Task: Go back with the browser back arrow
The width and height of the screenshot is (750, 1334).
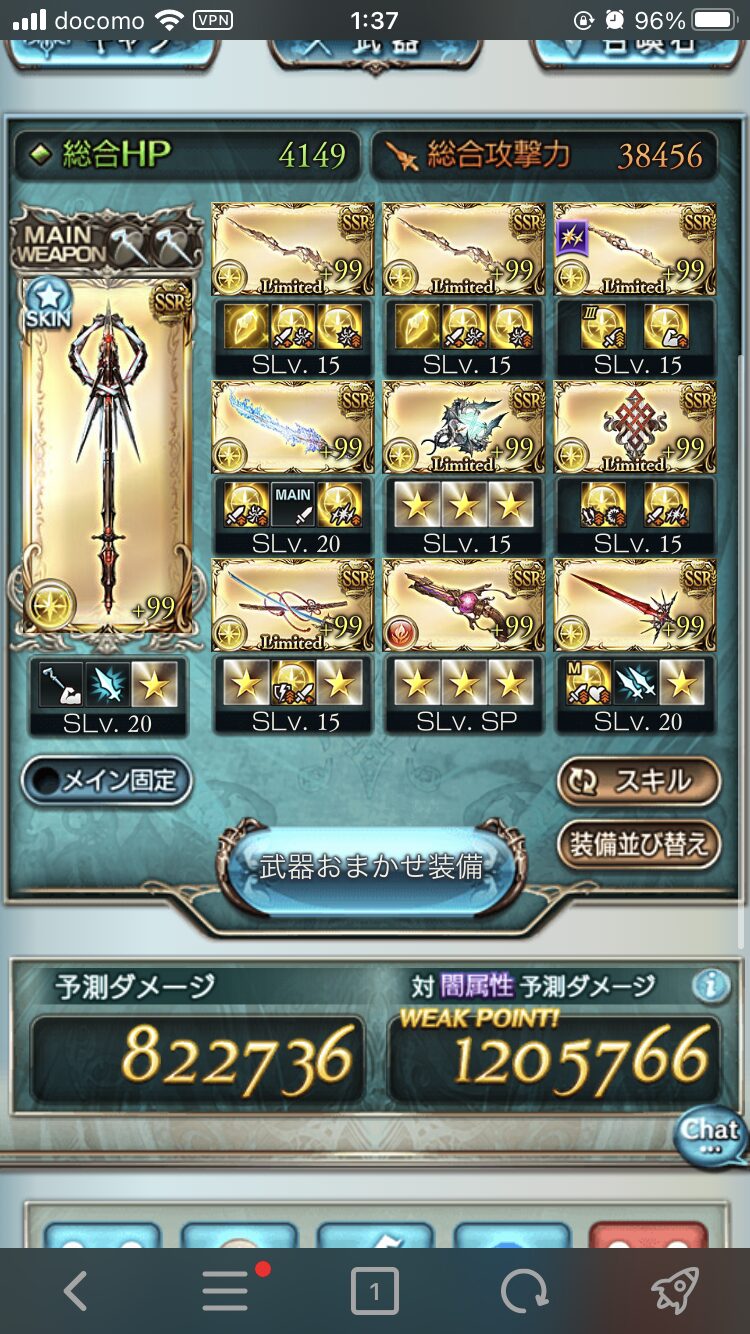Action: [76, 1292]
